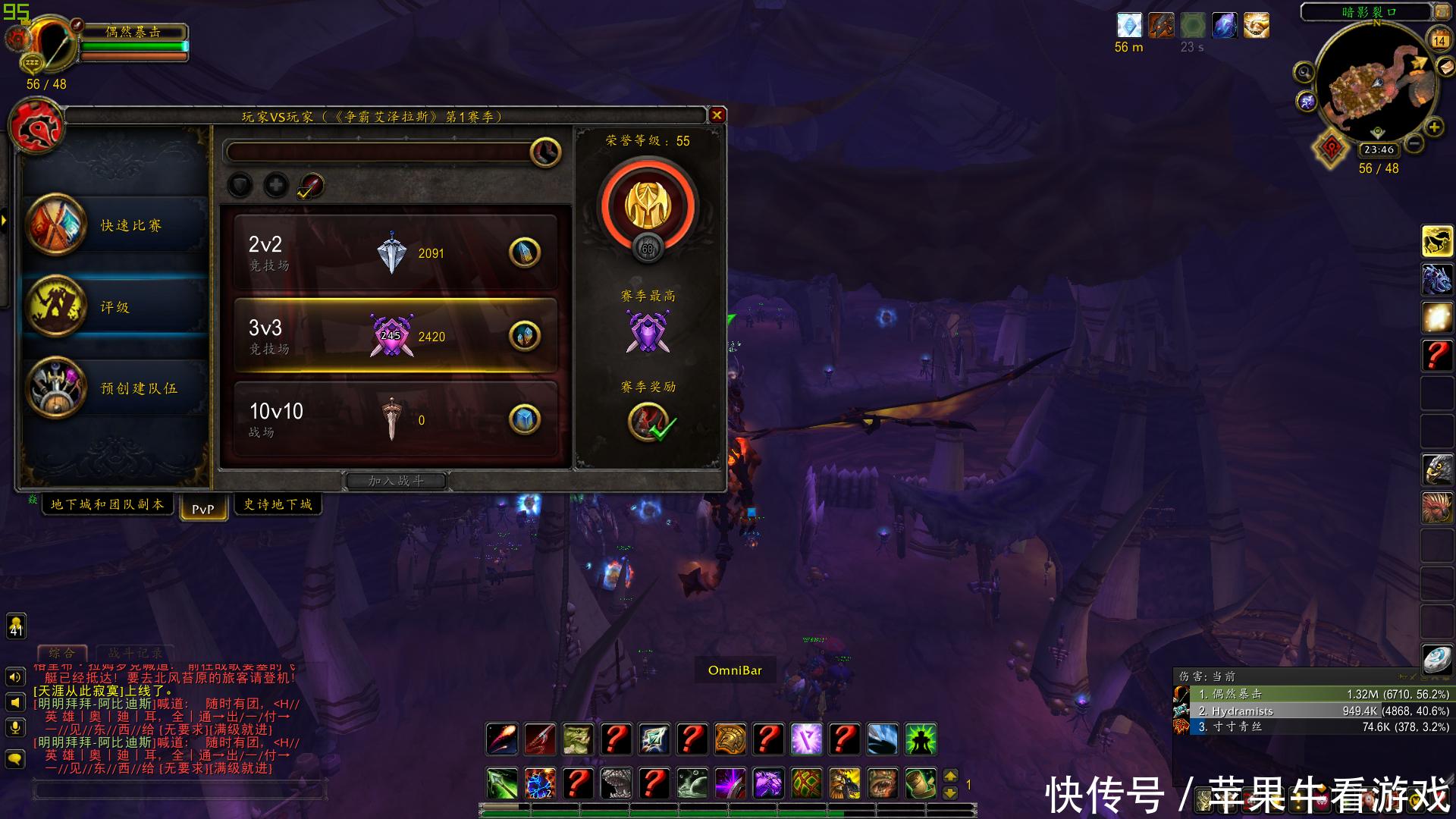Choose the 10v10 battleground bracket

coord(395,419)
